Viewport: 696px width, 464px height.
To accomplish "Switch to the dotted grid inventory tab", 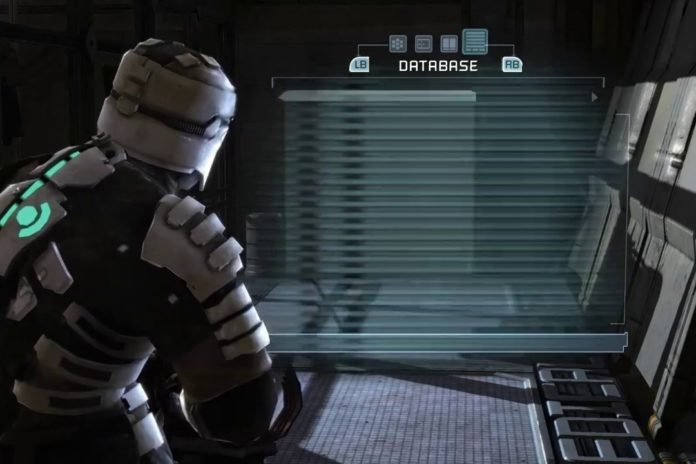I will click(397, 44).
